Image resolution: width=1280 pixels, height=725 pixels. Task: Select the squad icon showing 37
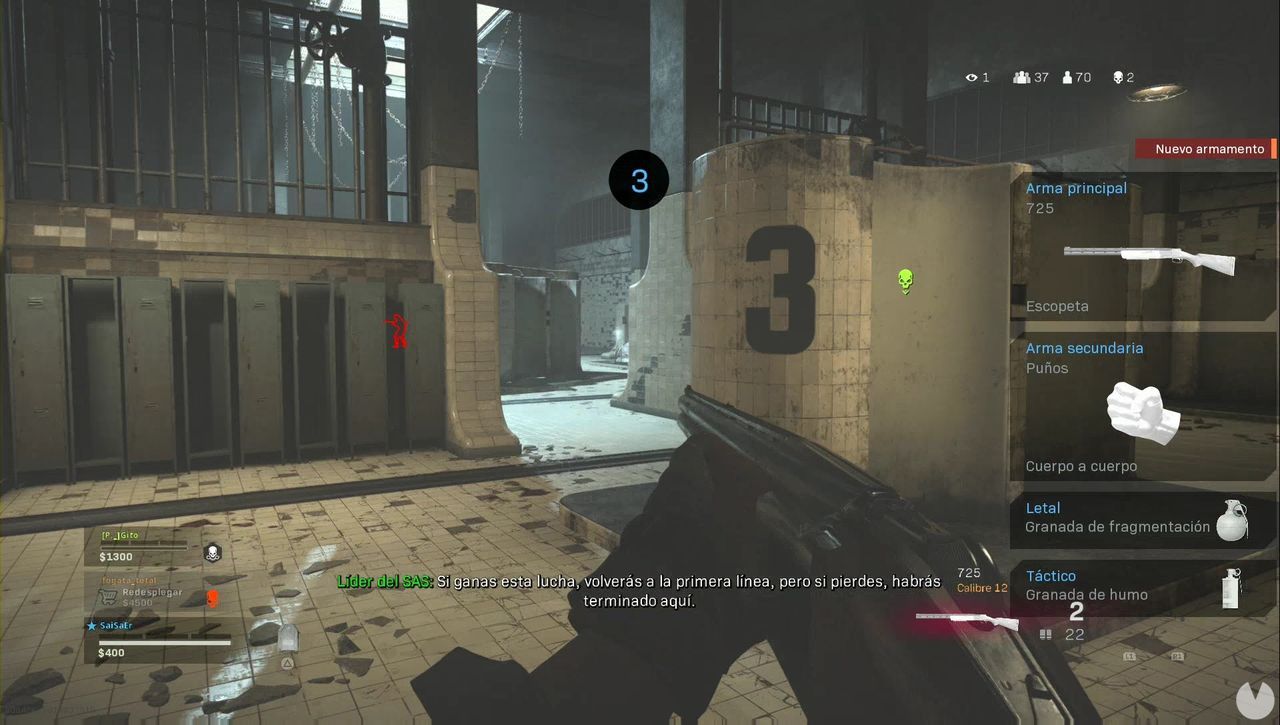coord(1022,77)
